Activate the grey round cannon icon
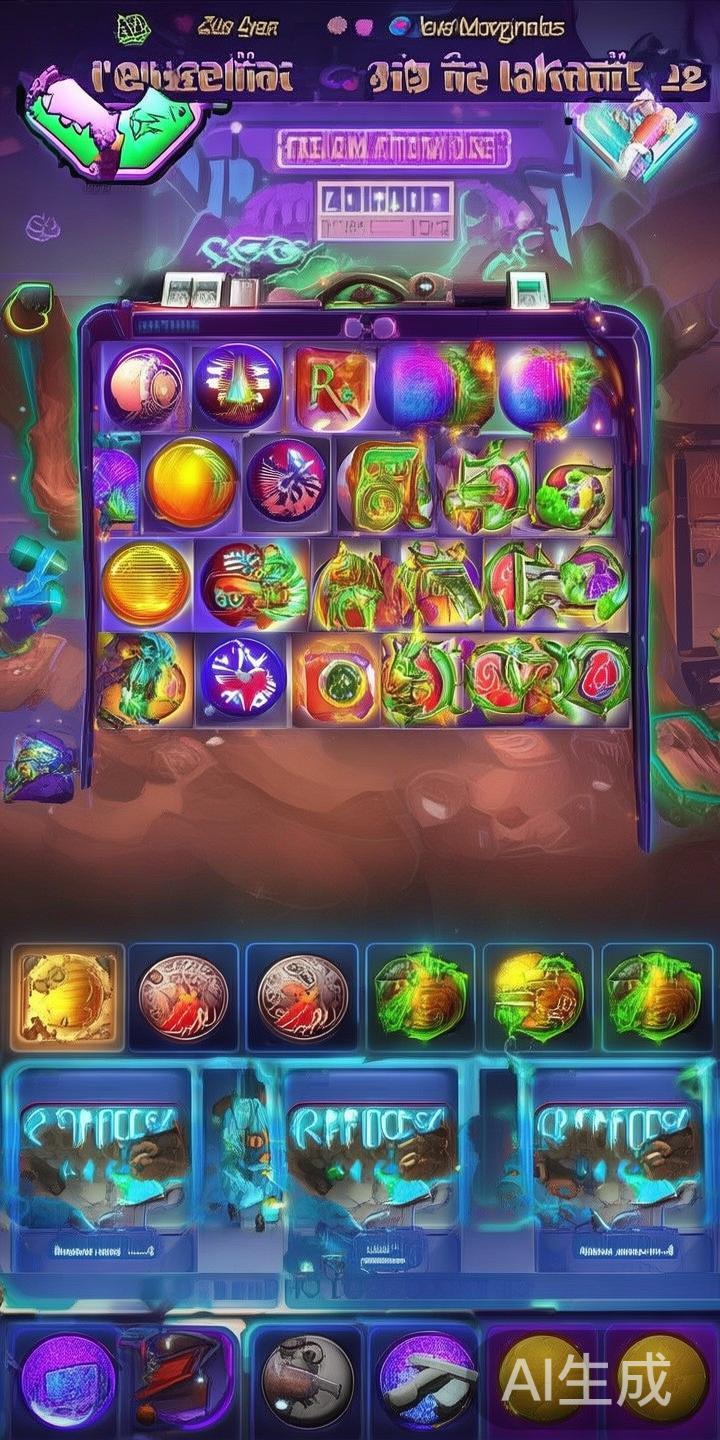Image resolution: width=720 pixels, height=1440 pixels. pyautogui.click(x=307, y=1381)
